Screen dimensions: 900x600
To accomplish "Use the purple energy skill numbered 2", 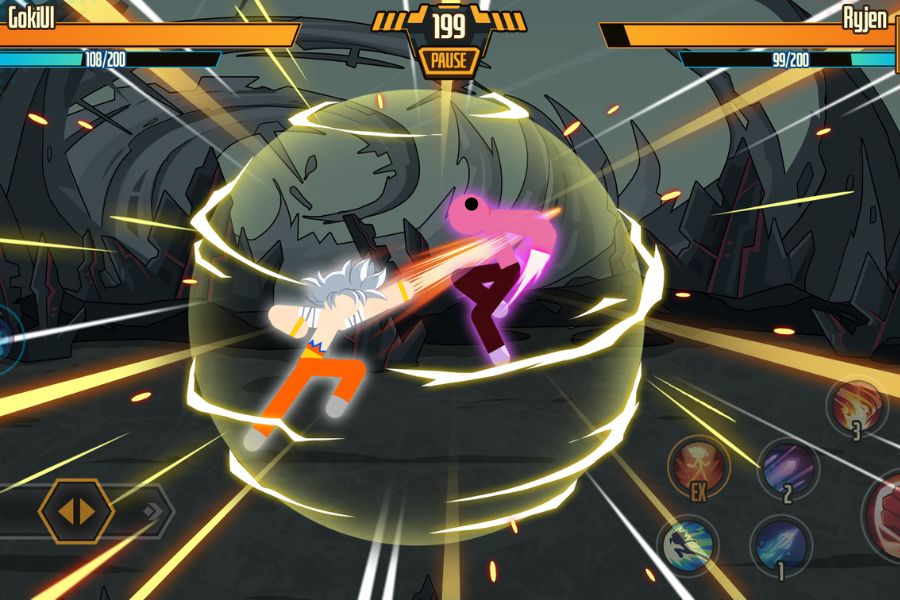I will click(x=787, y=468).
